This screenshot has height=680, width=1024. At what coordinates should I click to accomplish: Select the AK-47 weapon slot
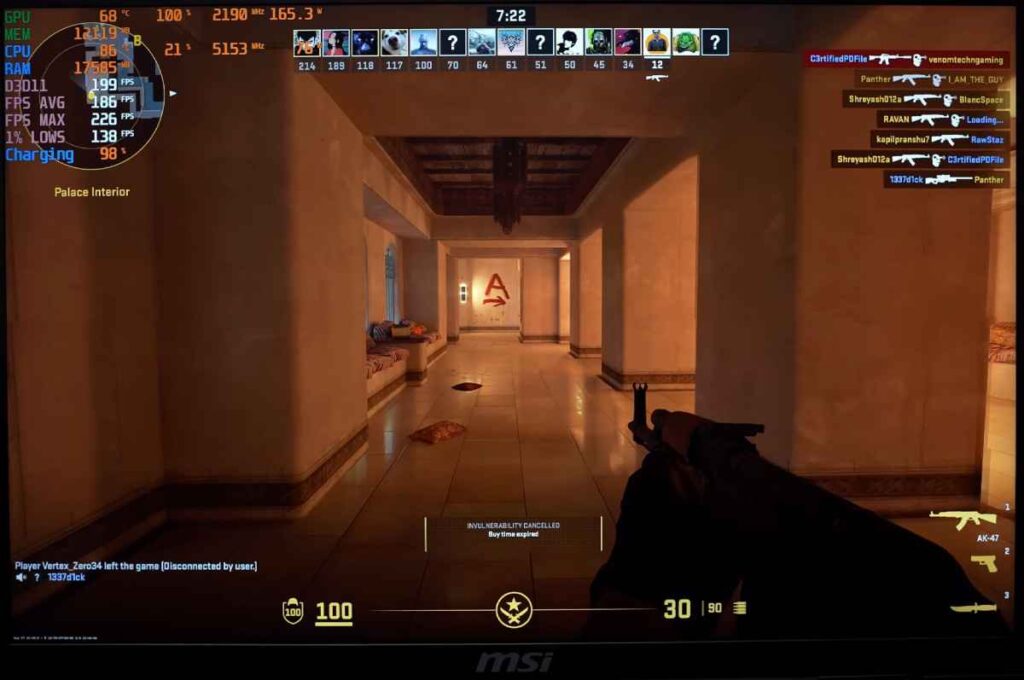[962, 520]
